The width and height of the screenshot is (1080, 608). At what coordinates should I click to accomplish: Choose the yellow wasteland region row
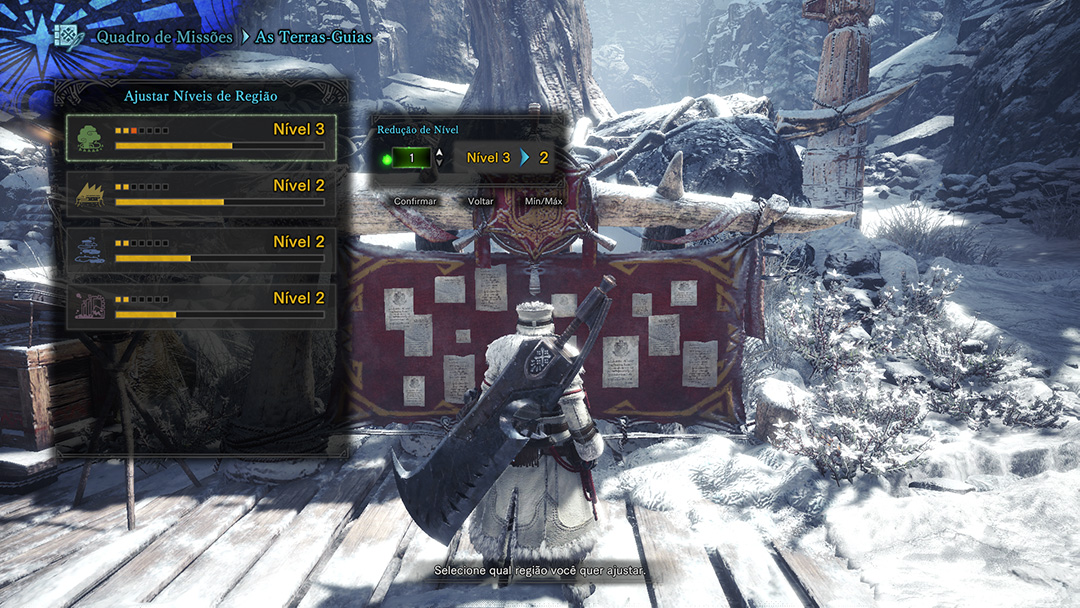tap(201, 194)
